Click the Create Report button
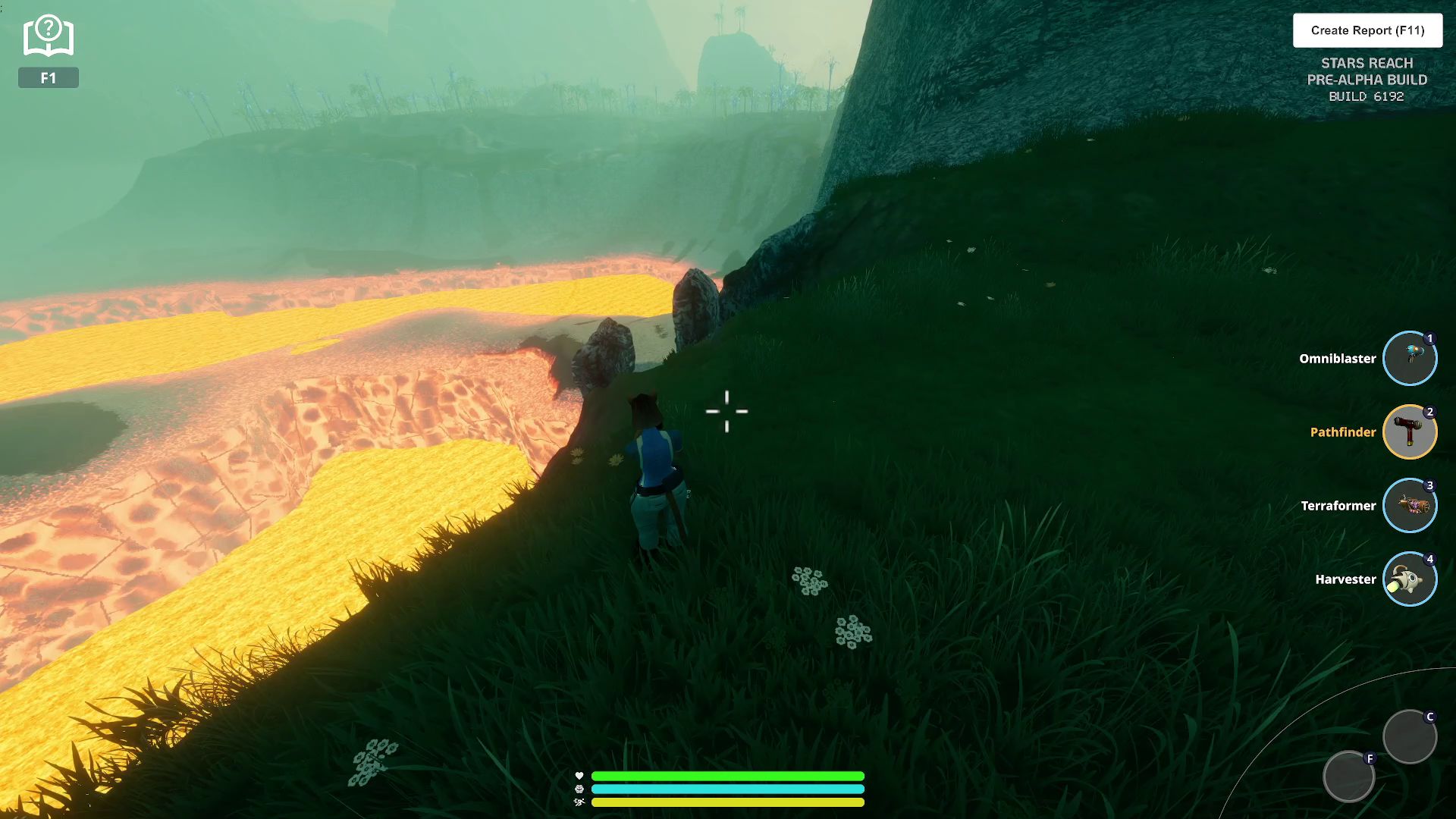1456x819 pixels. point(1367,30)
